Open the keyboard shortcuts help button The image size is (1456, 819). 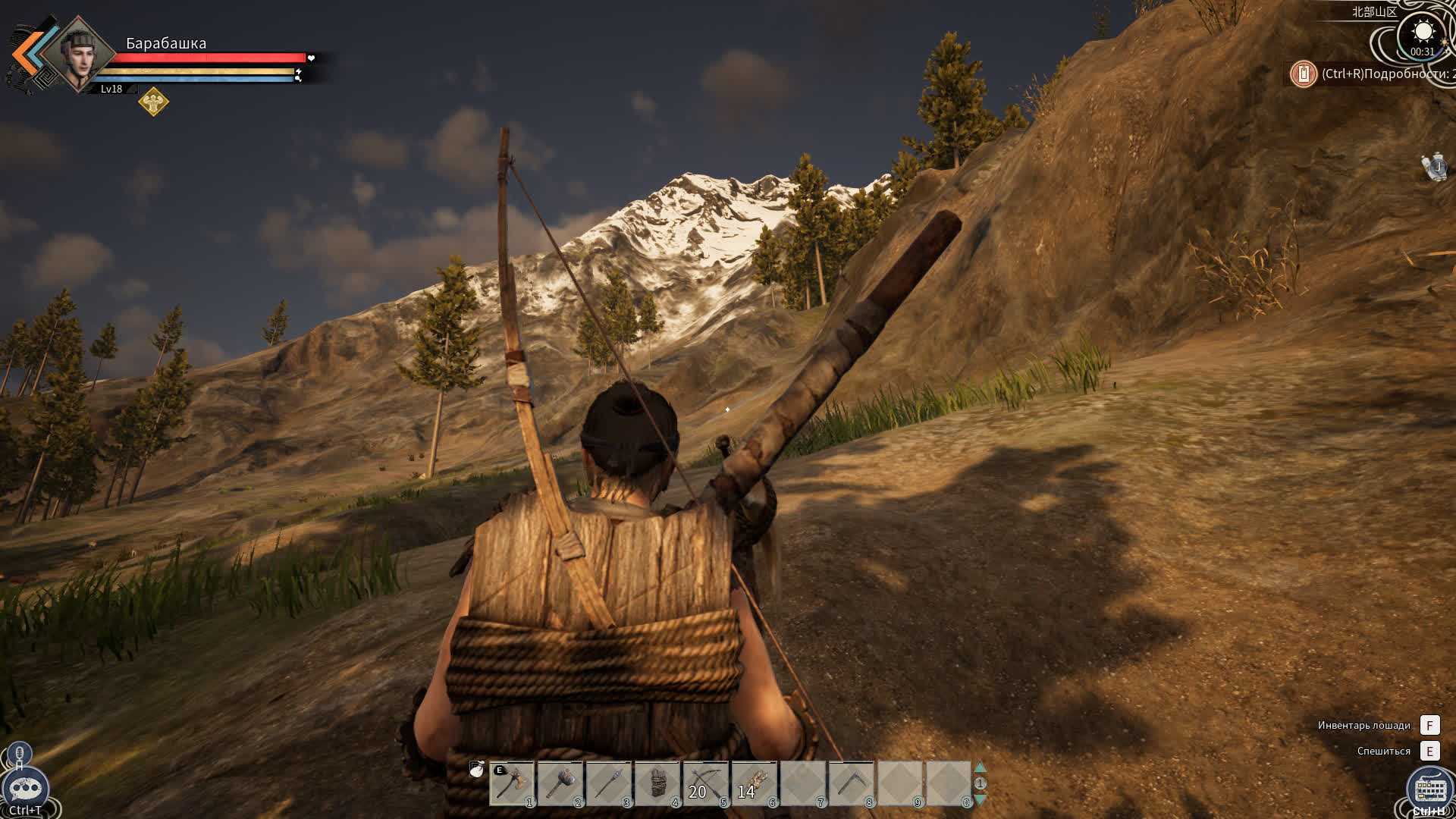pyautogui.click(x=1429, y=789)
